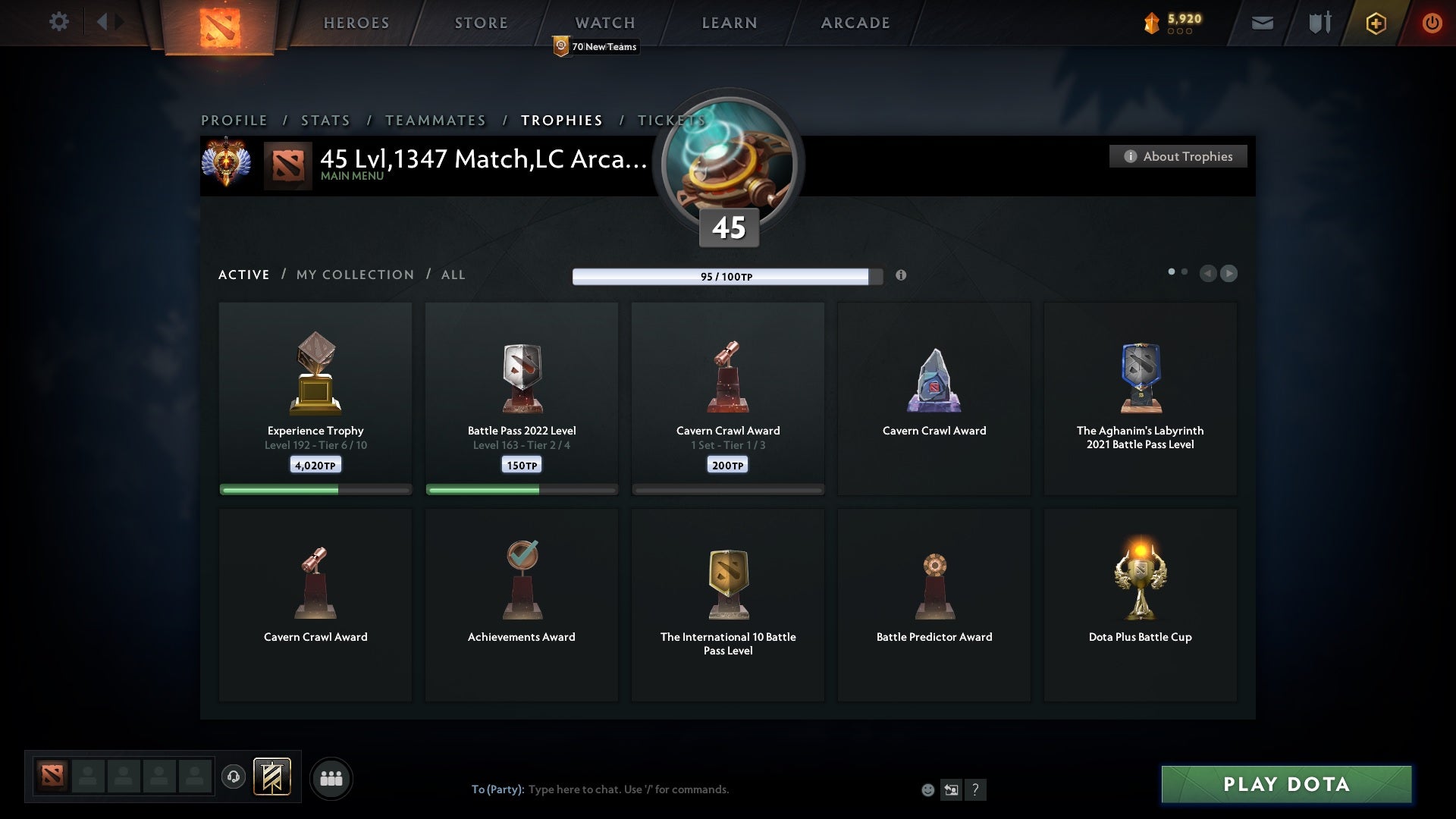Viewport: 1456px width, 819px height.
Task: Select the battle pass banner next to party slots
Action: pyautogui.click(x=273, y=778)
